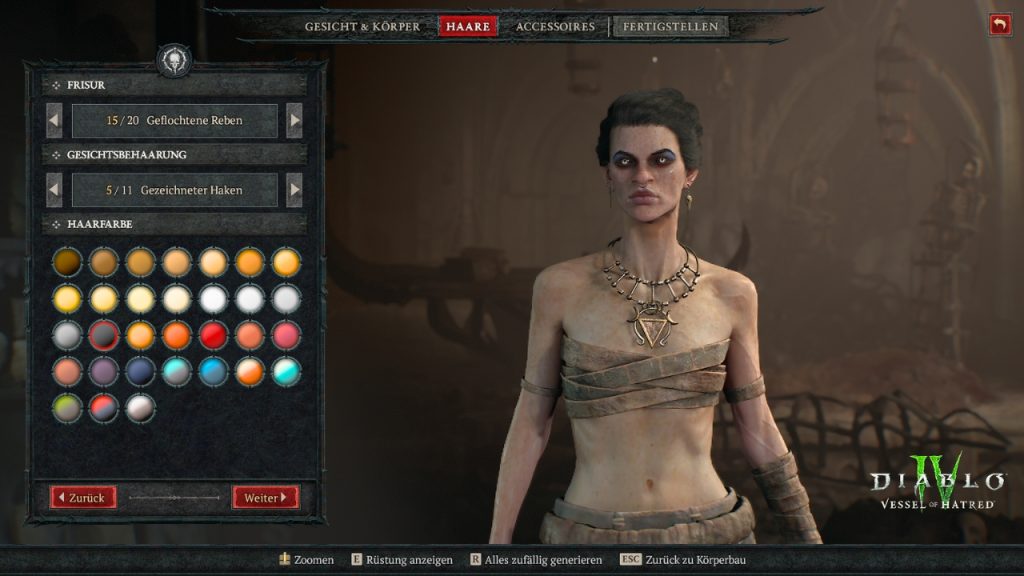Go to the Fertigstellen tab

670,27
